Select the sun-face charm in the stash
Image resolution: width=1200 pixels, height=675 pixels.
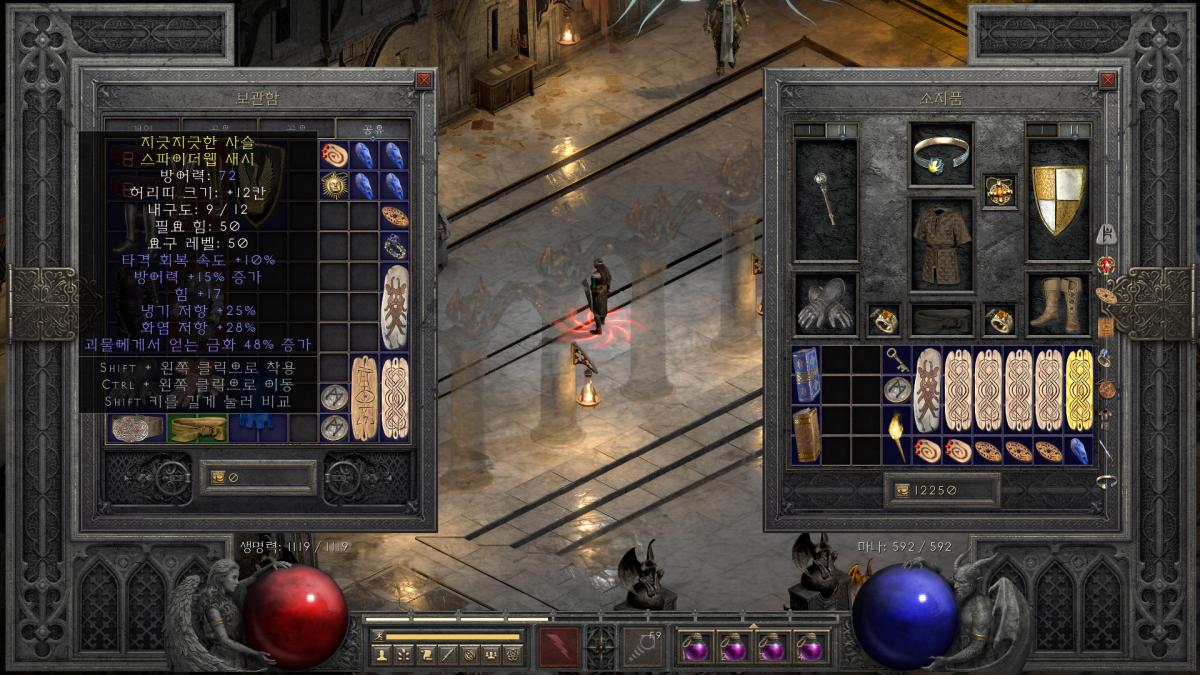(334, 185)
